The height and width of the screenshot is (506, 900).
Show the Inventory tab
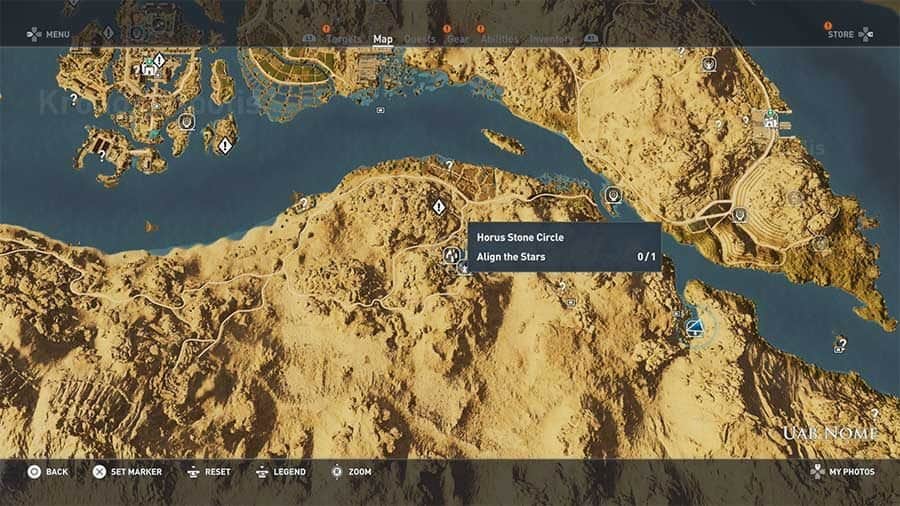[x=551, y=40]
